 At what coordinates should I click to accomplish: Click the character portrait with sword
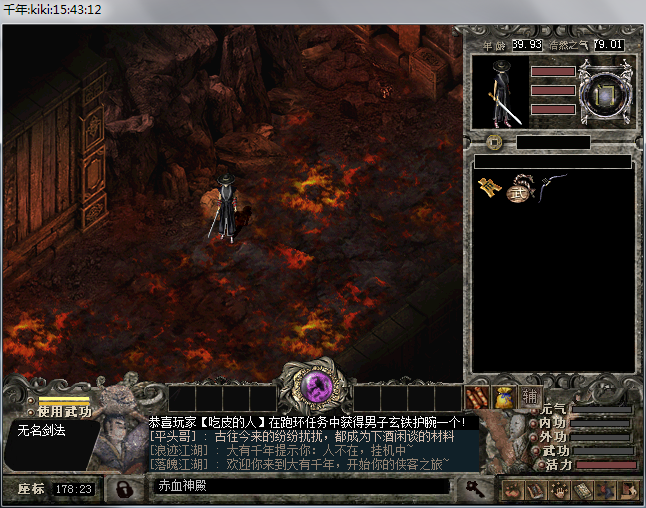pos(498,92)
